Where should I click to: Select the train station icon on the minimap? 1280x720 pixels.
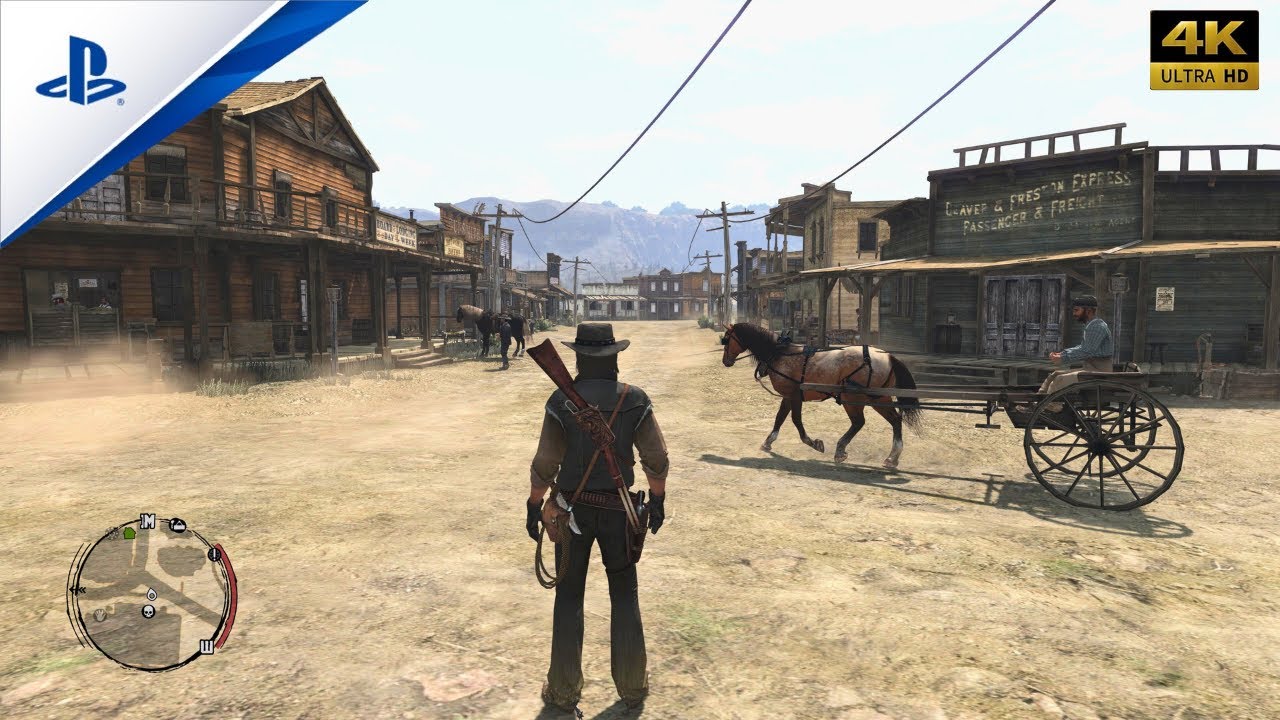176,525
